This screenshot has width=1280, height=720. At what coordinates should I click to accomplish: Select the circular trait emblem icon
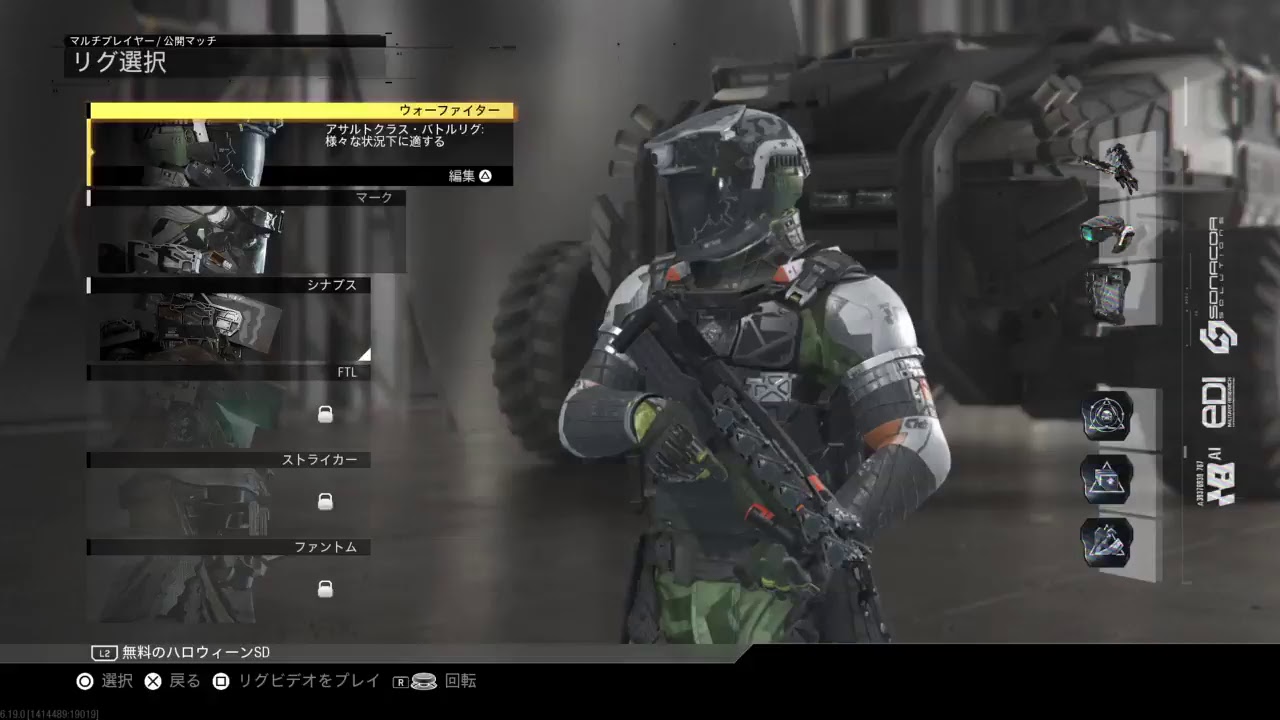[x=1105, y=419]
